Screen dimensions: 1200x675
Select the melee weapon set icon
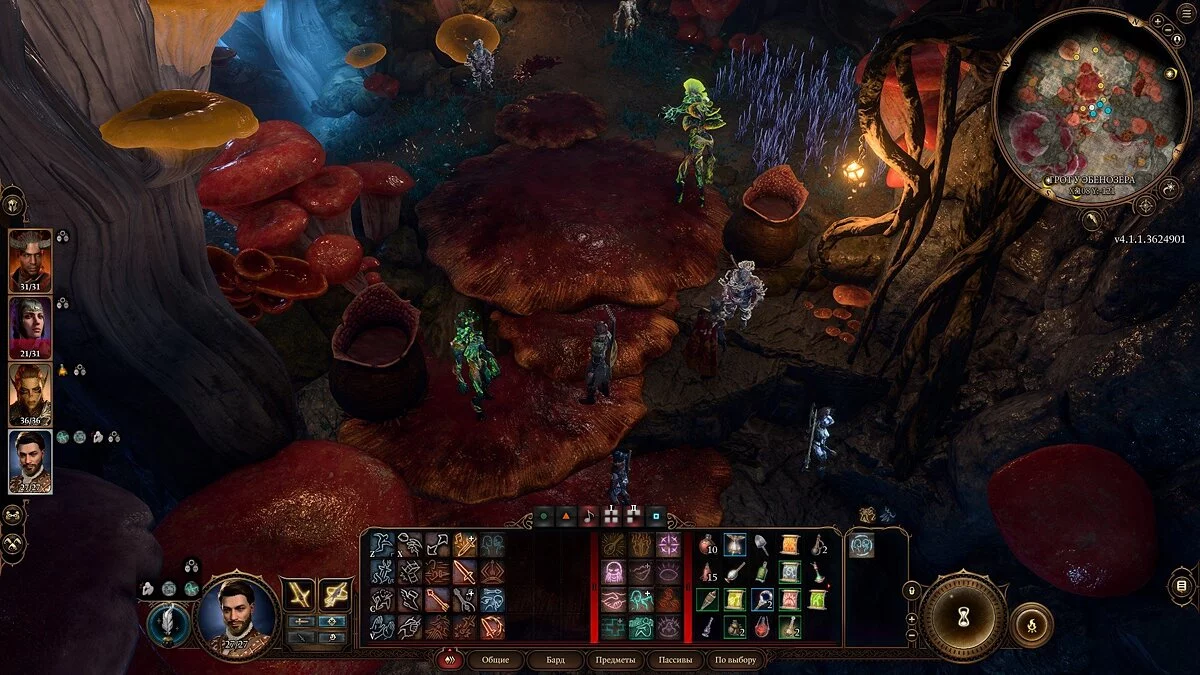click(x=298, y=595)
